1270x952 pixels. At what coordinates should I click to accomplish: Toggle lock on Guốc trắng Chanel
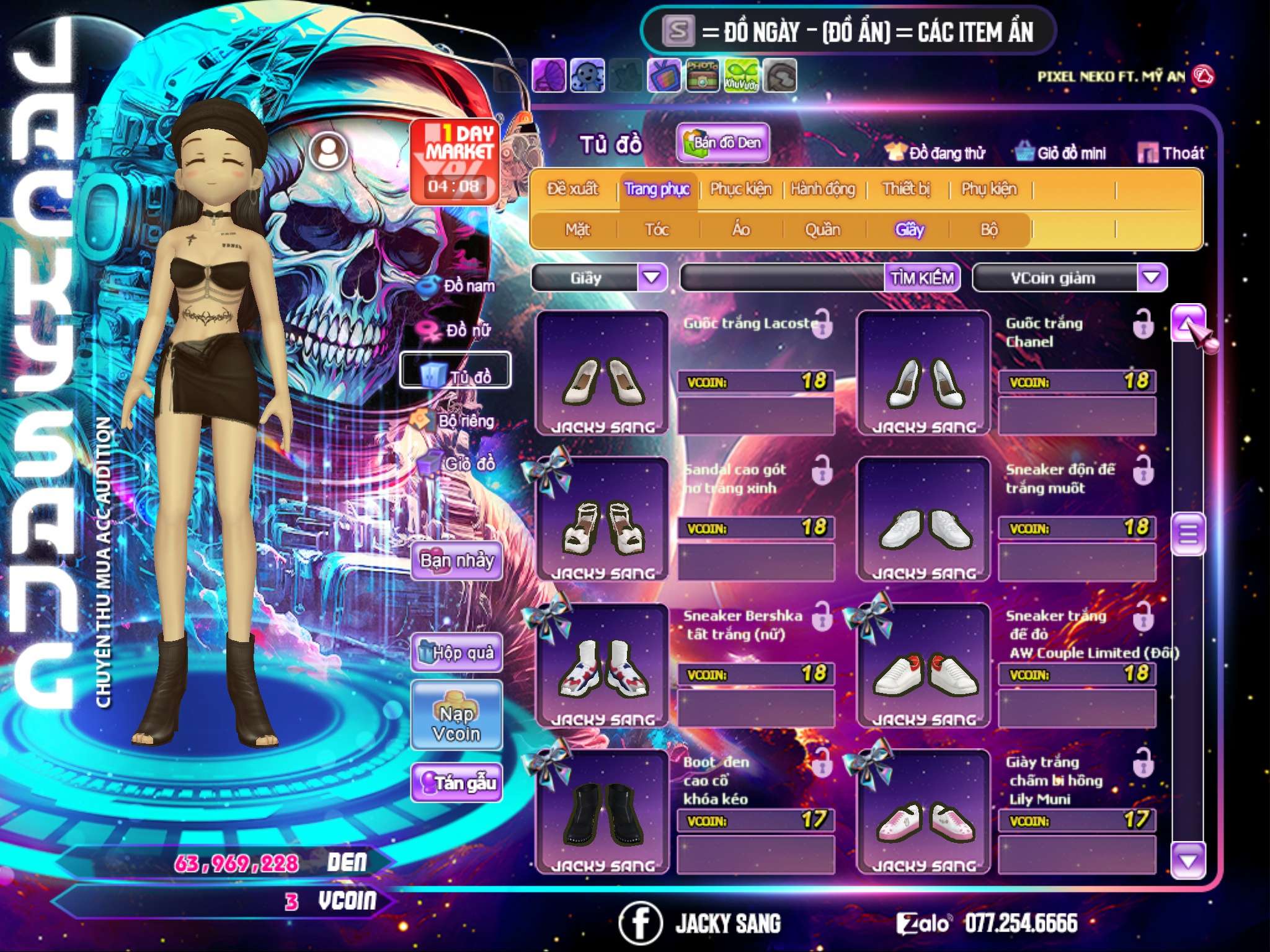pos(1143,324)
